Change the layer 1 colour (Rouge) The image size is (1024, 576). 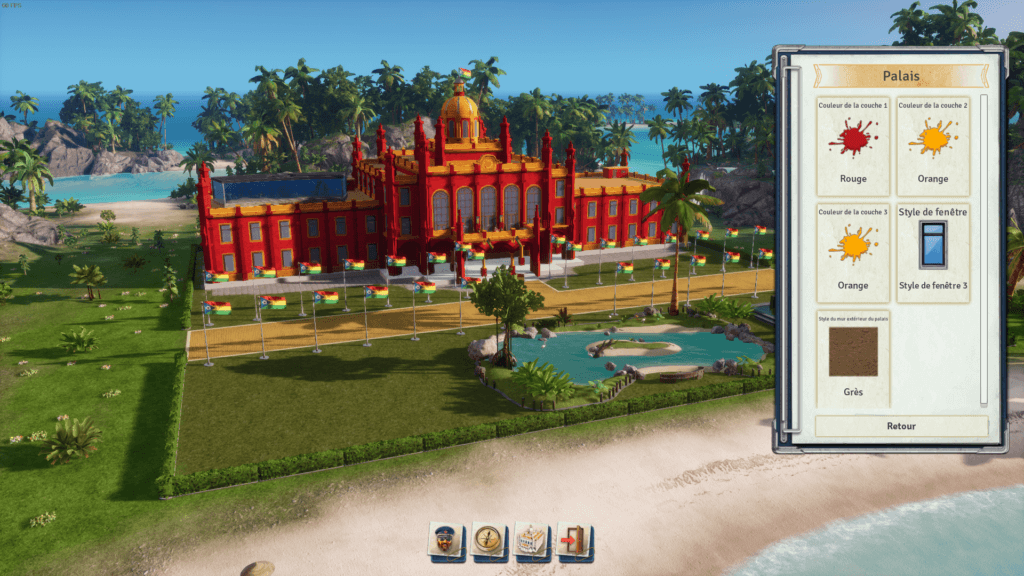pyautogui.click(x=853, y=146)
